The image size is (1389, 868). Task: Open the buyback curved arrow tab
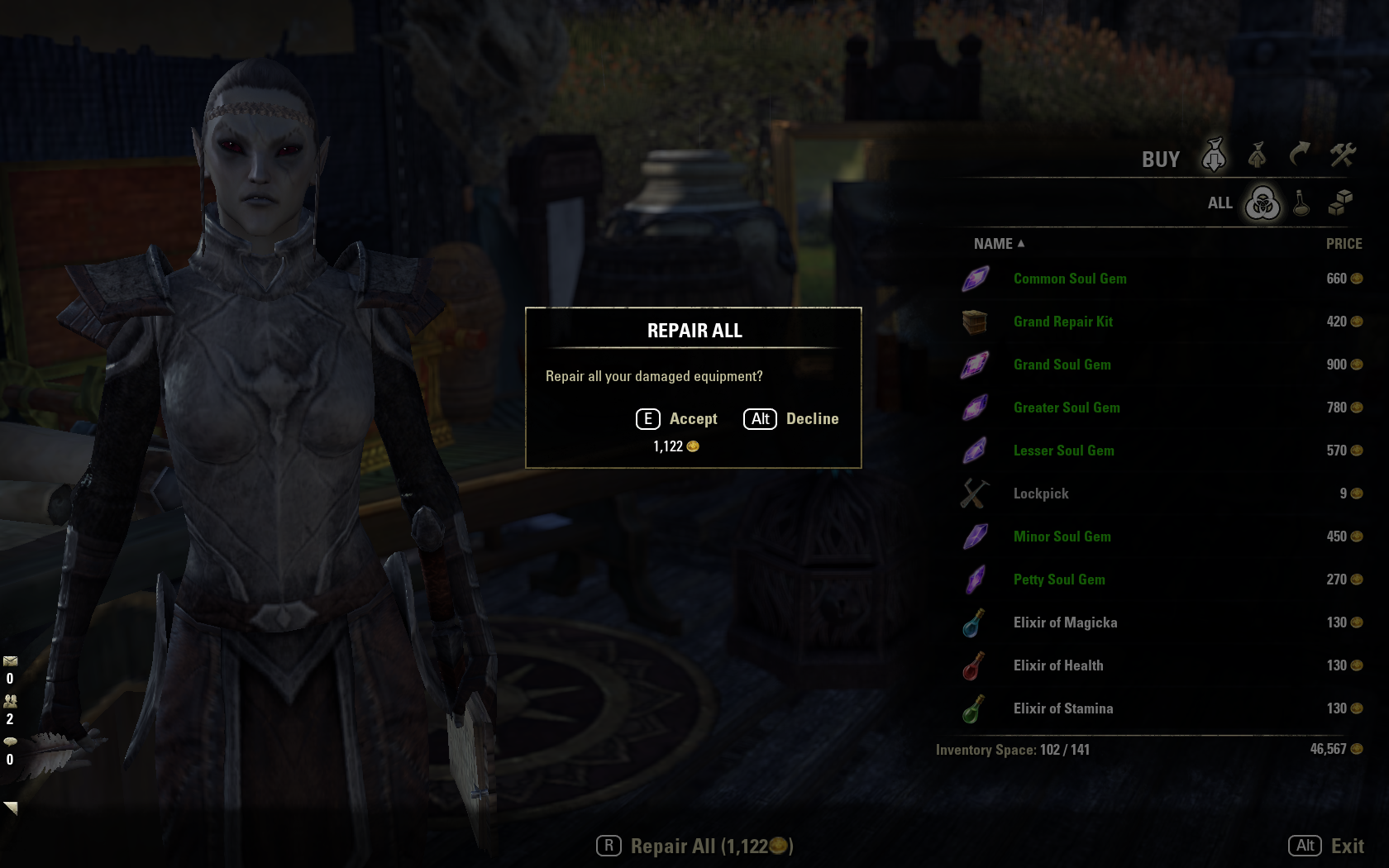coord(1300,155)
